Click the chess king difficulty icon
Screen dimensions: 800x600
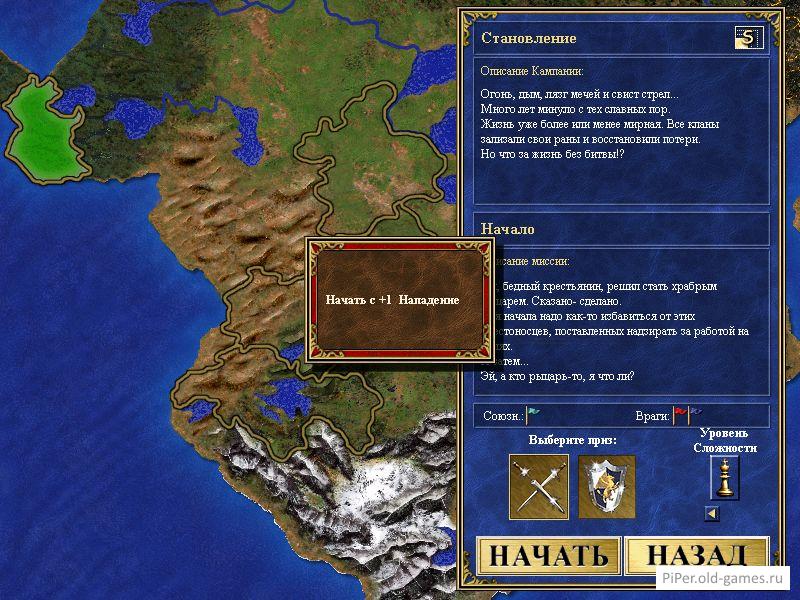724,479
